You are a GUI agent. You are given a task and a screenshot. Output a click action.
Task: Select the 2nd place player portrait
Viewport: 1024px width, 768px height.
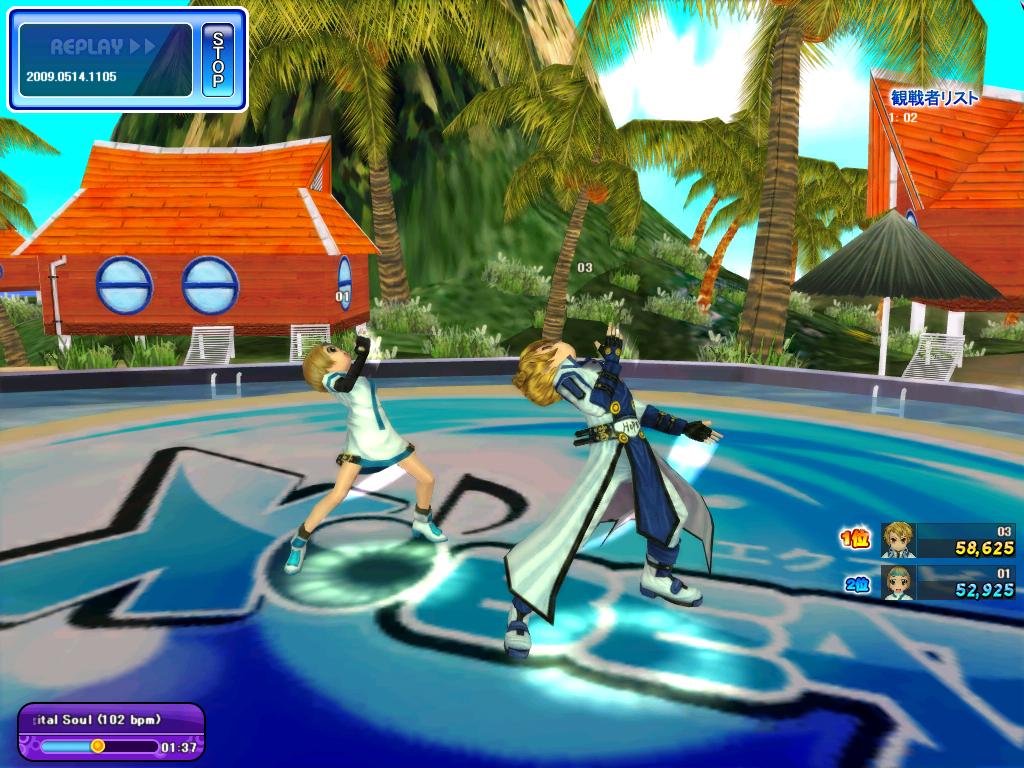point(897,582)
